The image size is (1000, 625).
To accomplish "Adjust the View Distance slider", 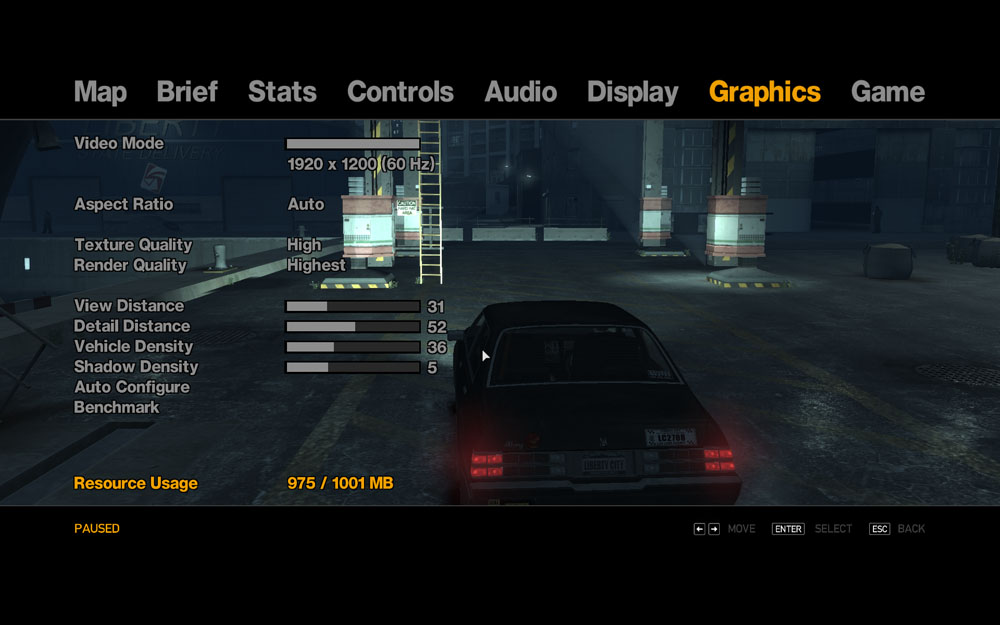I will coord(353,307).
